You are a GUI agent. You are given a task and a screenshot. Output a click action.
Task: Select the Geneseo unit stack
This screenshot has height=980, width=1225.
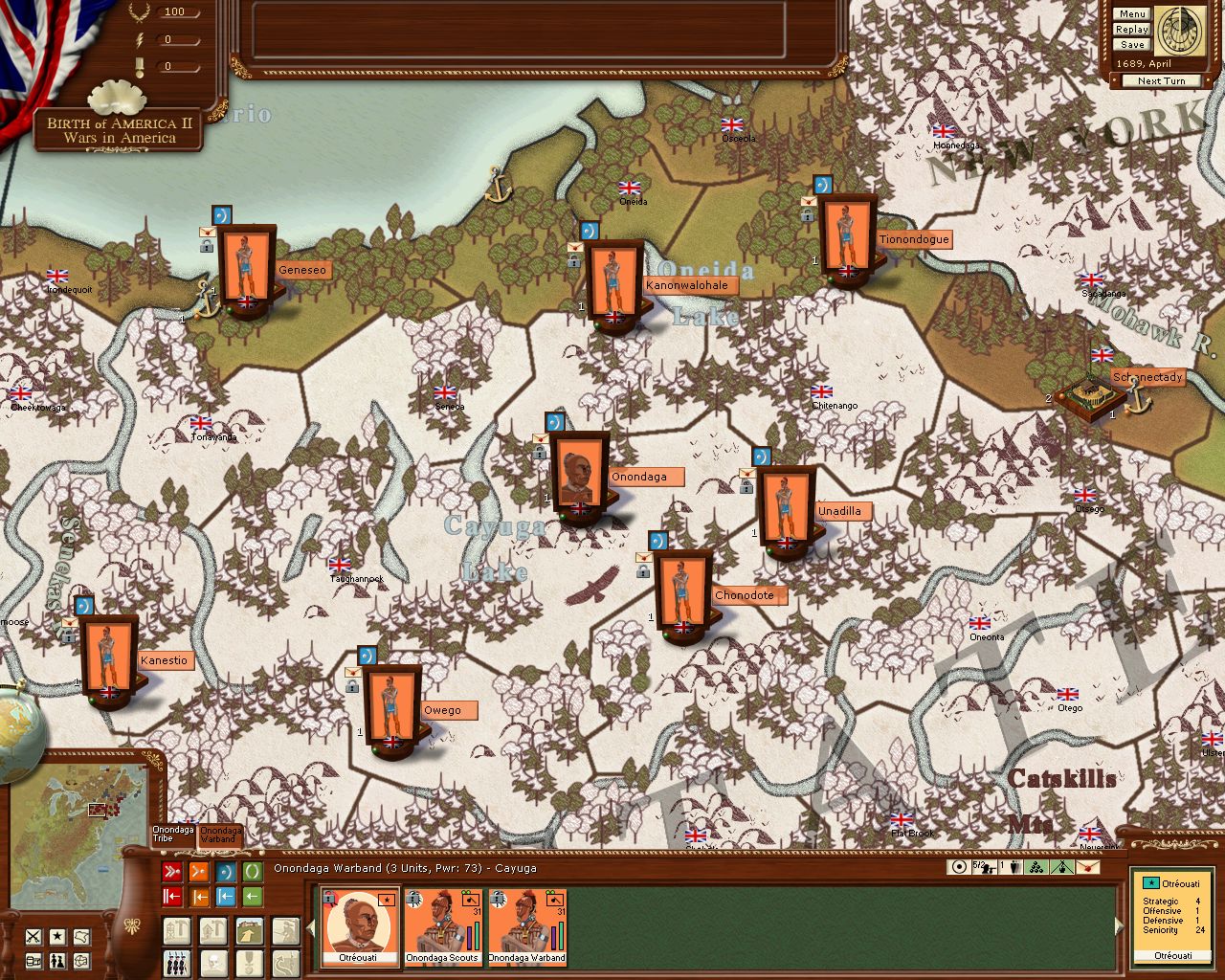pos(247,270)
